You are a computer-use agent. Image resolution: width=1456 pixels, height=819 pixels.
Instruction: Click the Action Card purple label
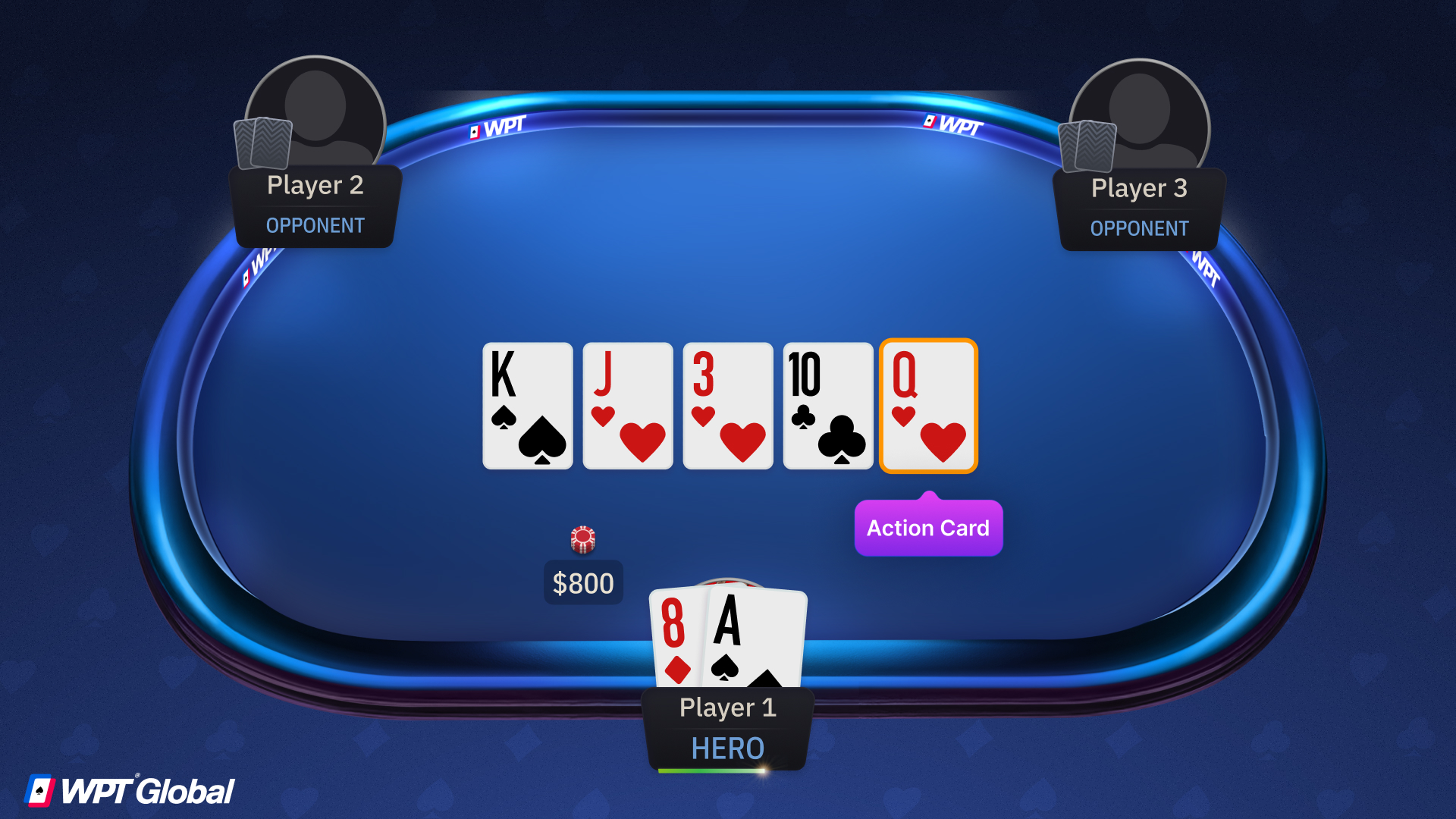click(928, 528)
